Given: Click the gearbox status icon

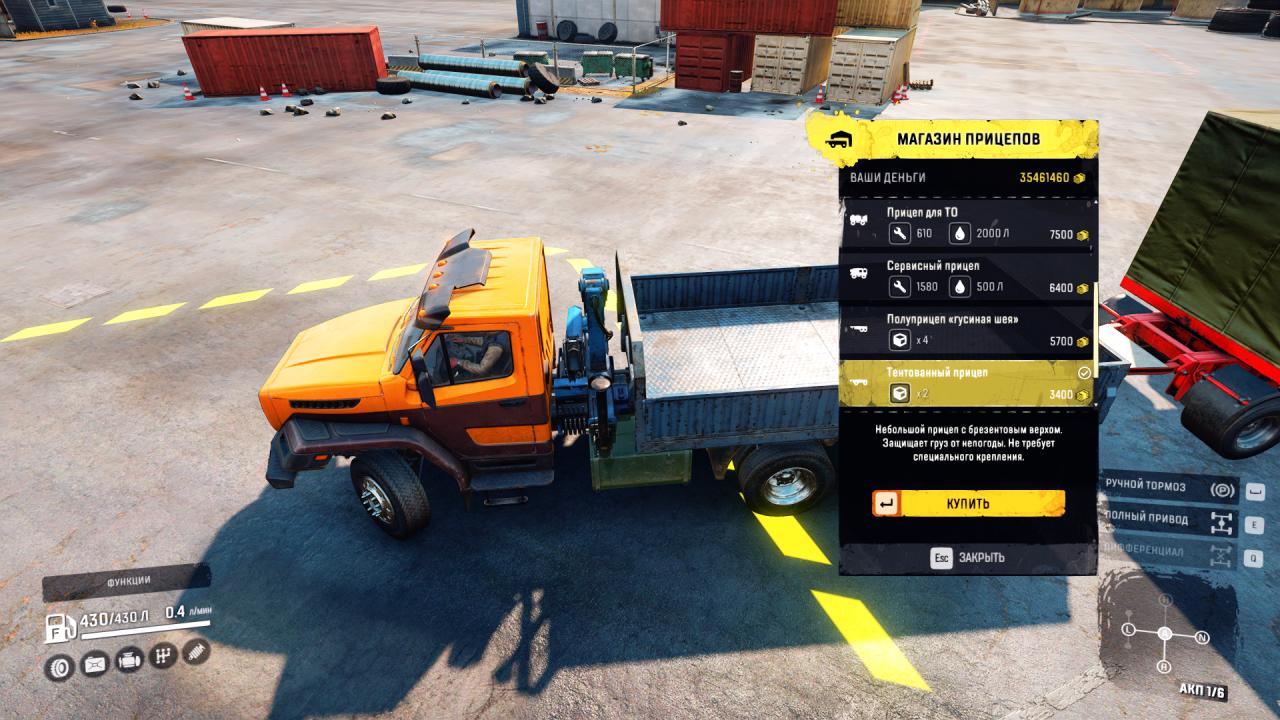Looking at the screenshot, I should click(162, 656).
